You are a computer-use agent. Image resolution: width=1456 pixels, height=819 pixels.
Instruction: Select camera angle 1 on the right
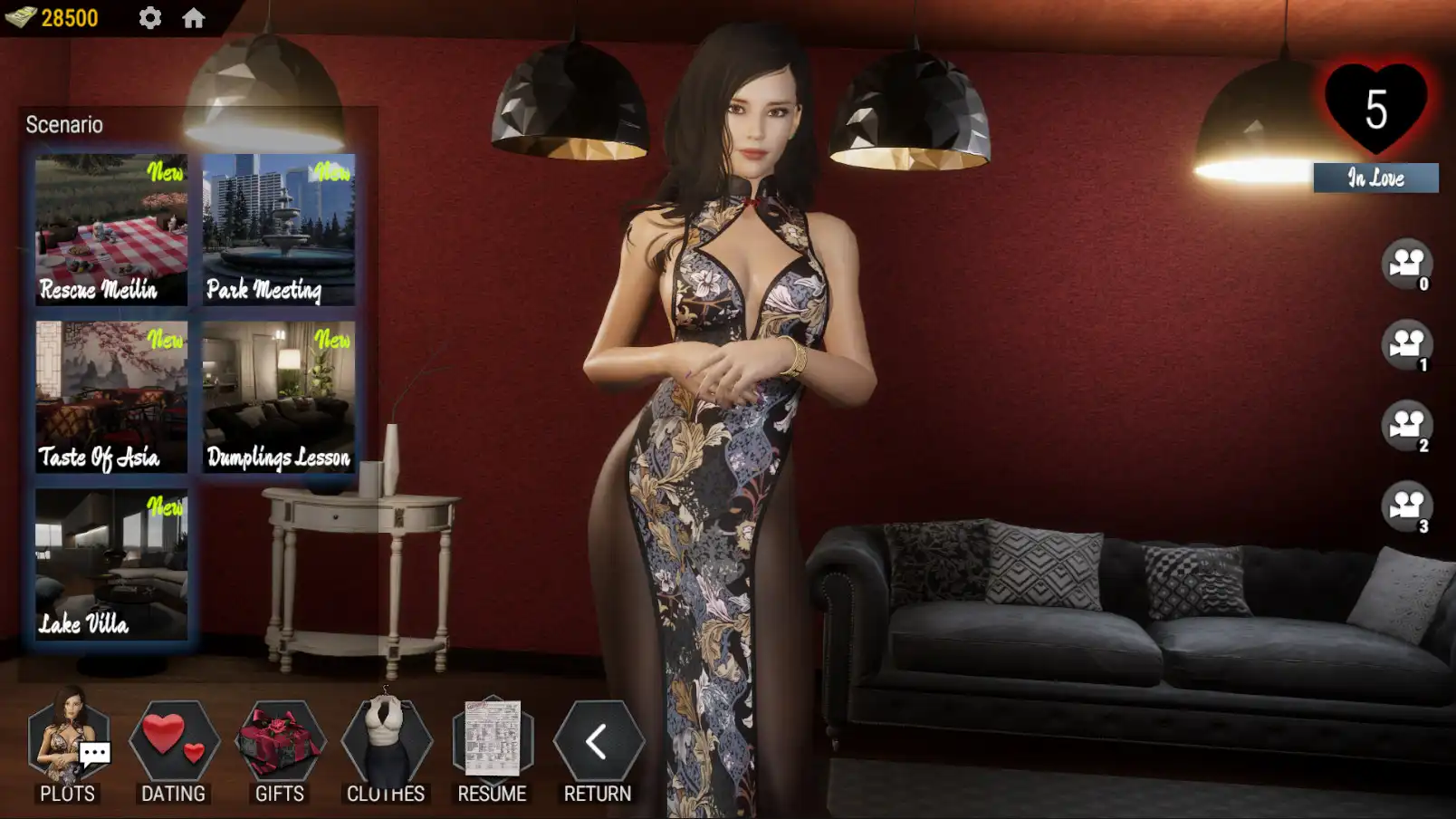tap(1409, 346)
